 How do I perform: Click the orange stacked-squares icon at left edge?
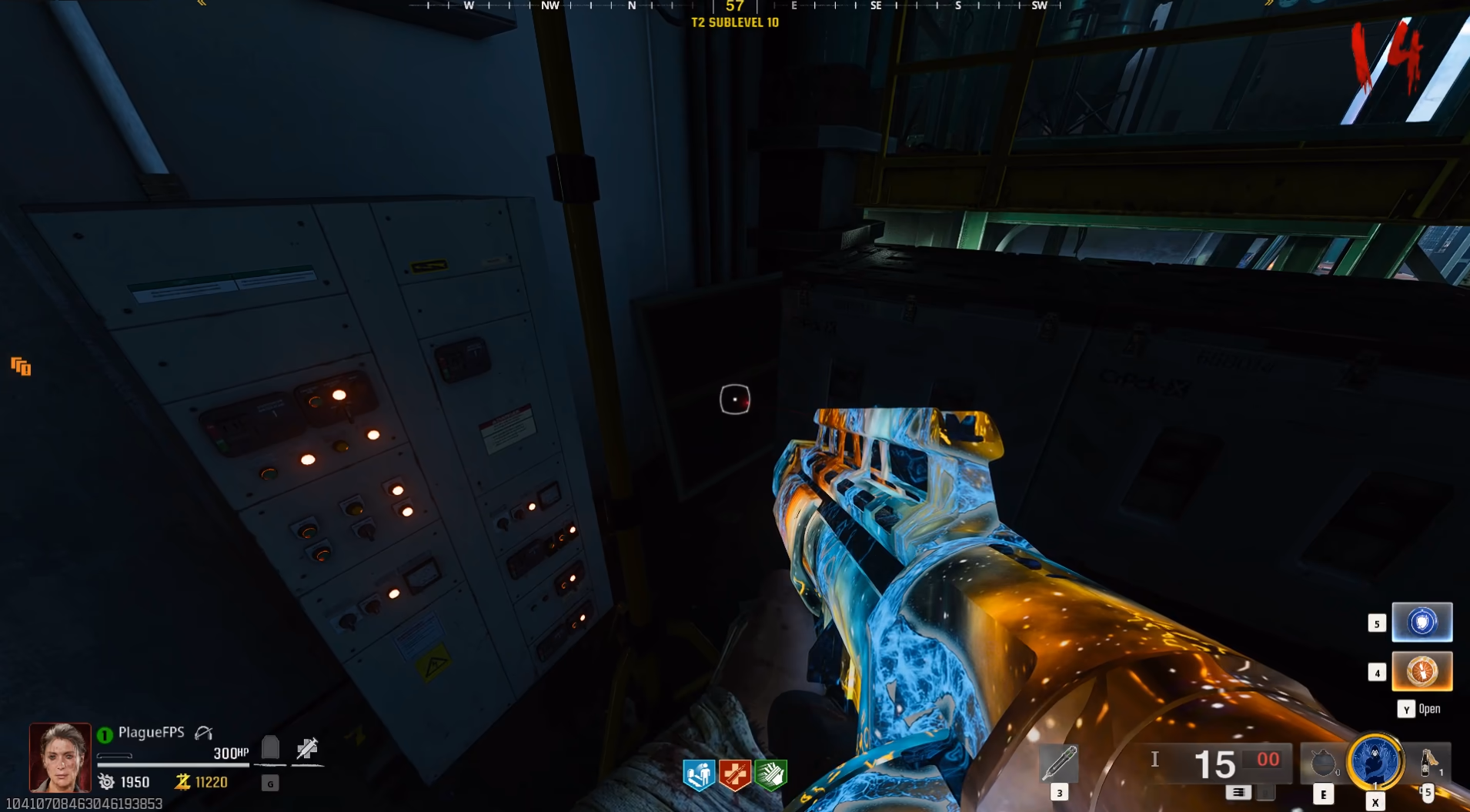[x=21, y=366]
